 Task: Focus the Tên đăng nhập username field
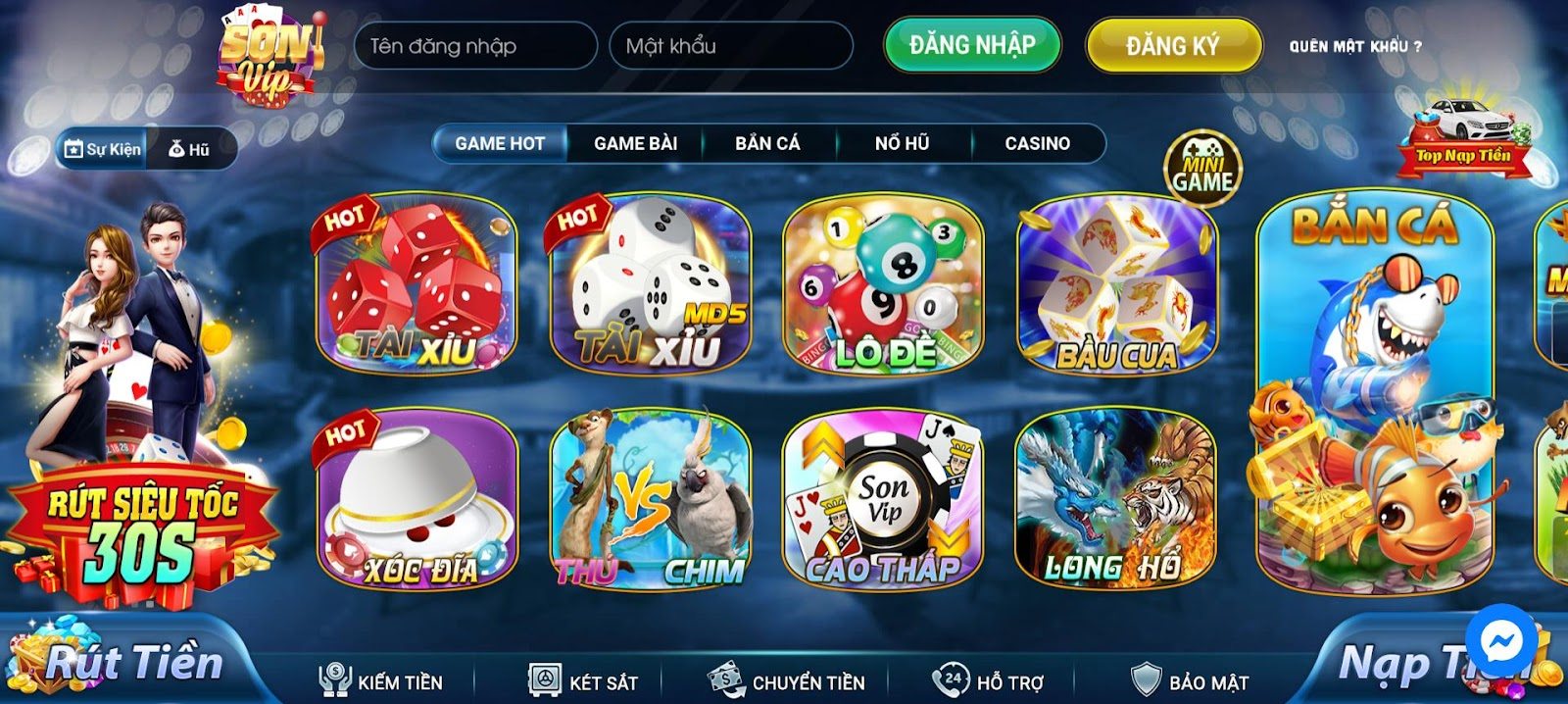(x=475, y=46)
